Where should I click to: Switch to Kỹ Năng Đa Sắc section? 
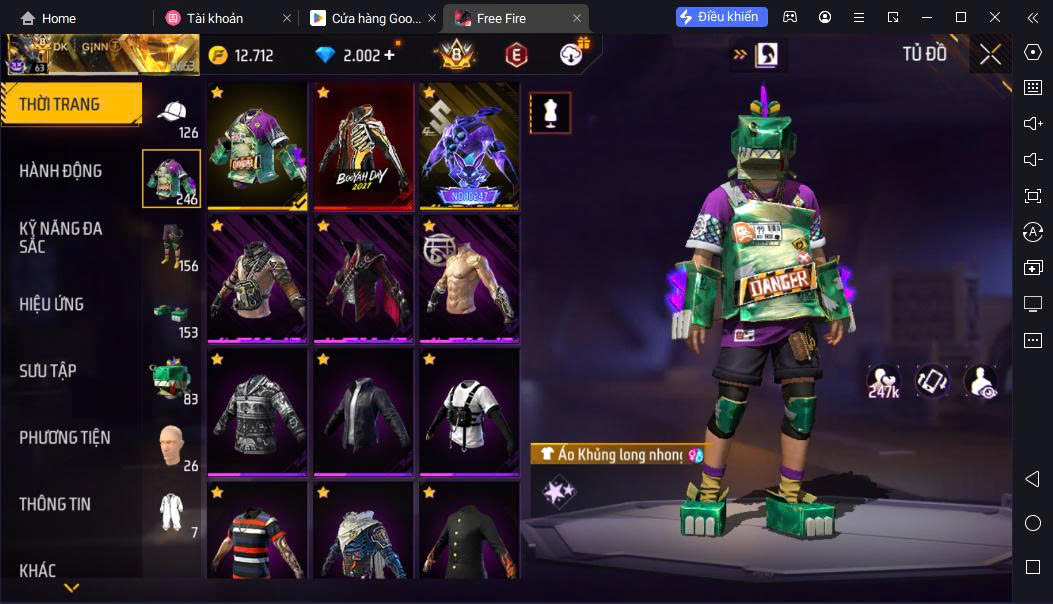(61, 237)
